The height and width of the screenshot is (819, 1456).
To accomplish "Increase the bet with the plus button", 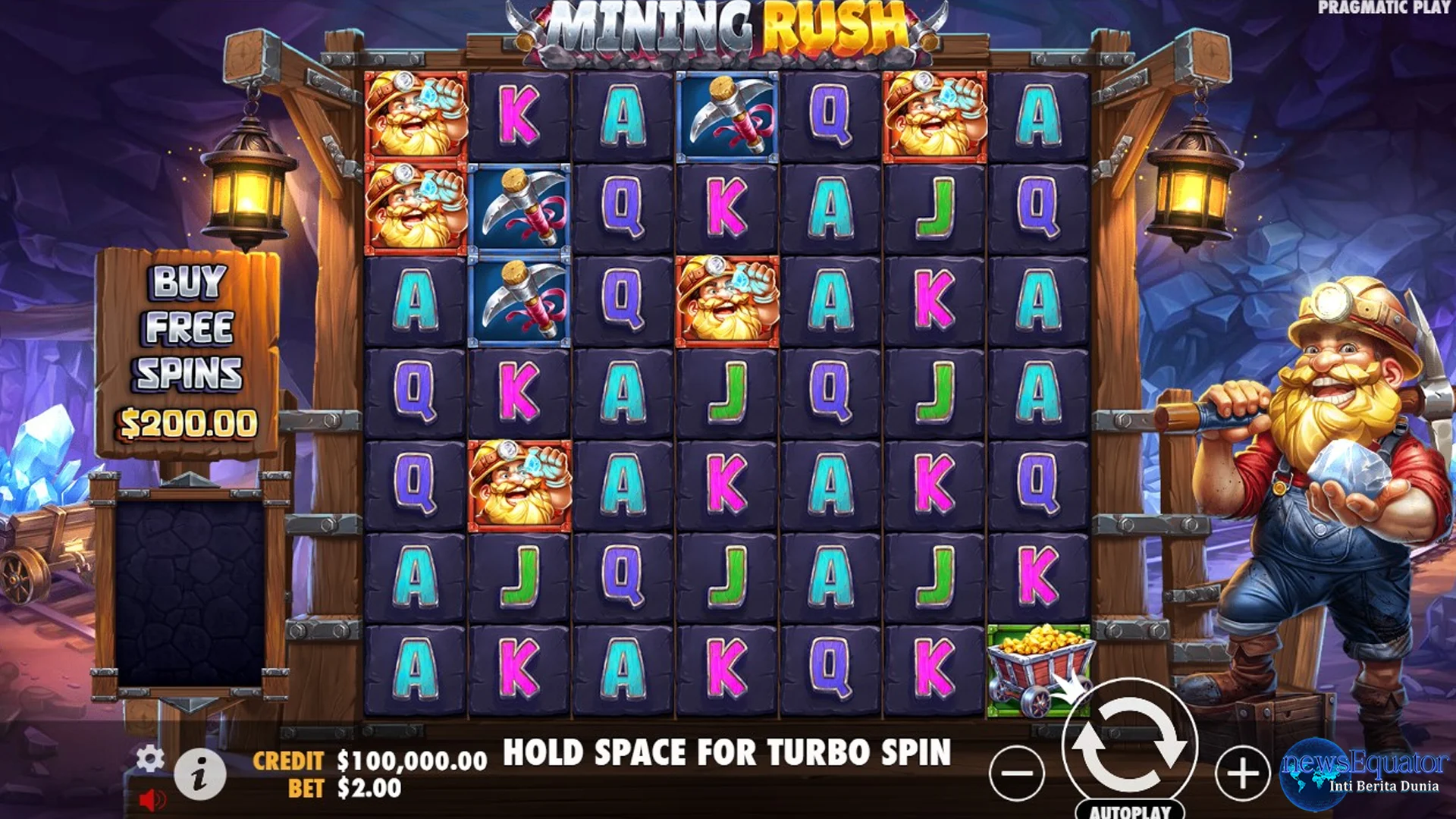I will [x=1244, y=773].
